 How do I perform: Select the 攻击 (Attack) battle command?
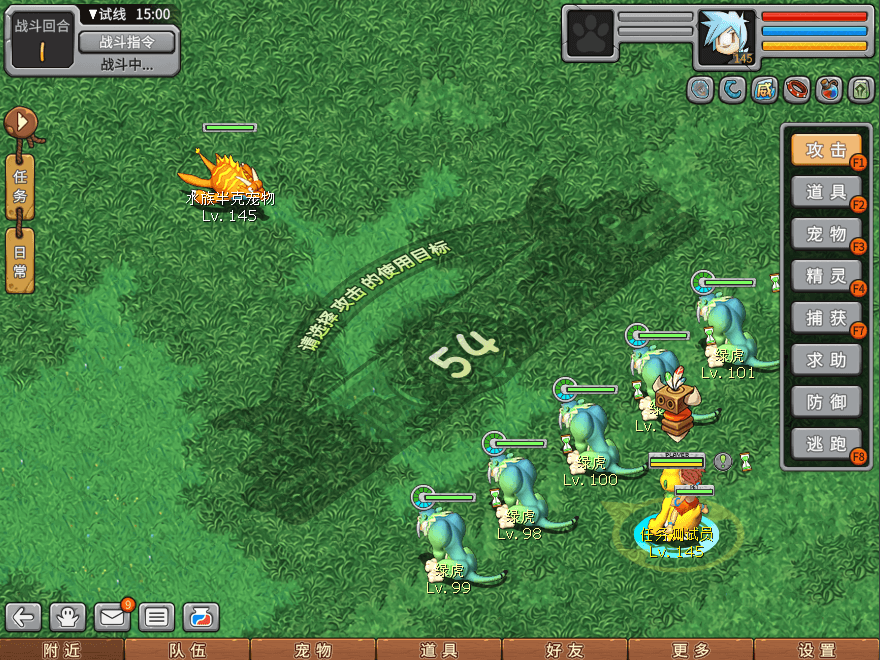(826, 150)
